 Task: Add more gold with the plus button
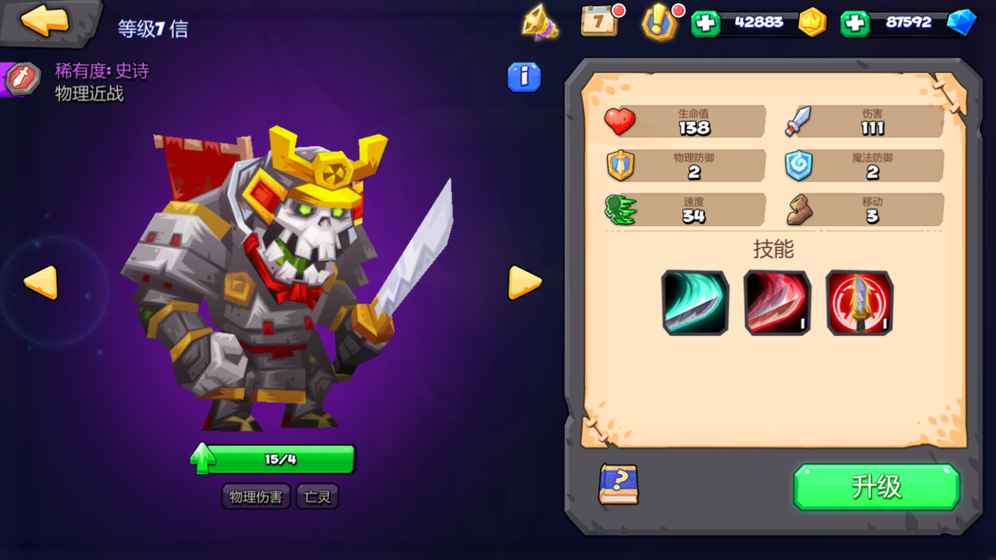pos(705,23)
